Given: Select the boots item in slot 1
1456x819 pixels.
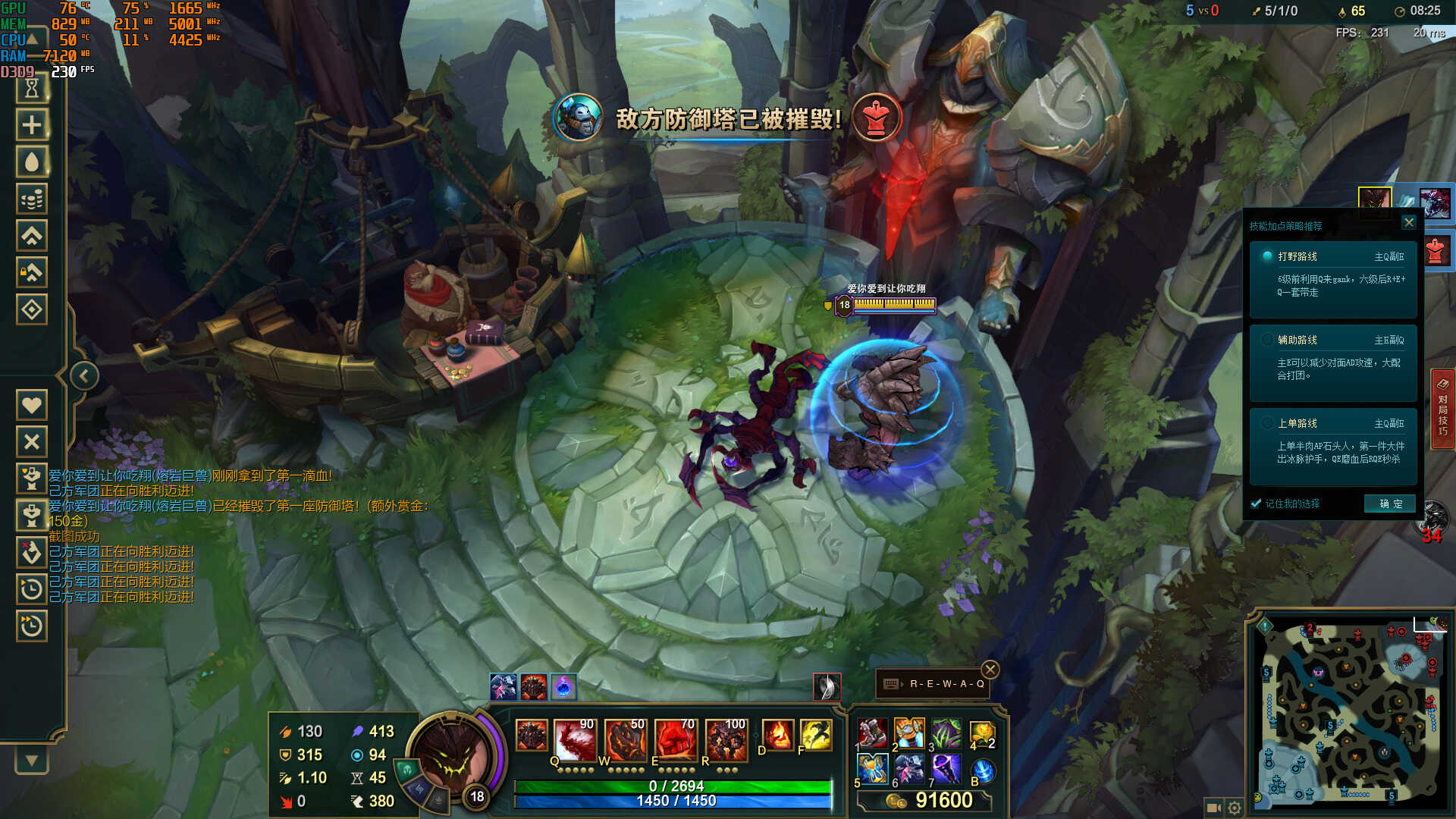Looking at the screenshot, I should (x=873, y=733).
